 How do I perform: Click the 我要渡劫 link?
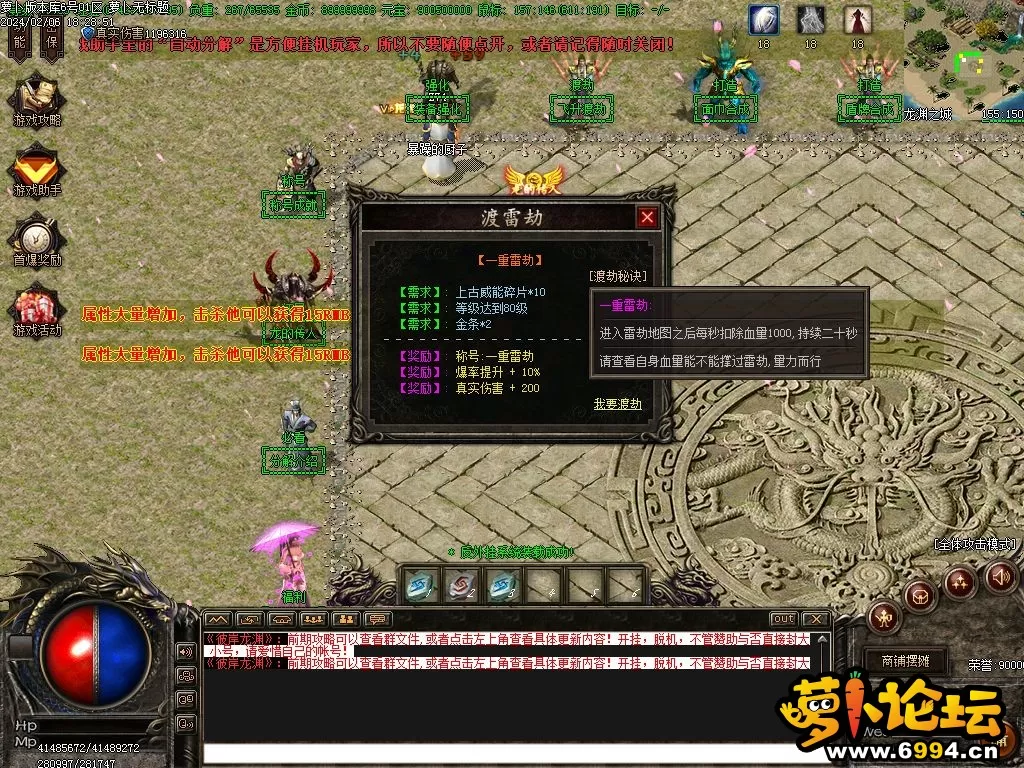[x=617, y=404]
